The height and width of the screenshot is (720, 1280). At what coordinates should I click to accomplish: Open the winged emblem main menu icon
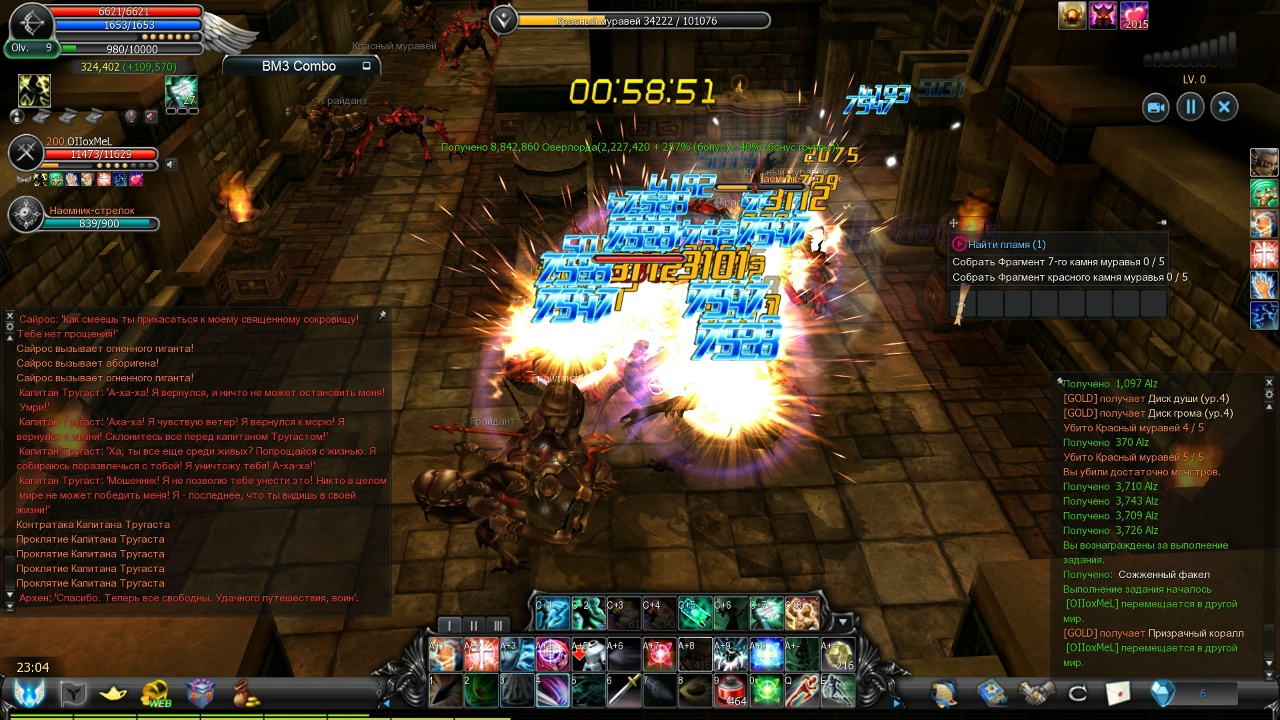[29, 693]
